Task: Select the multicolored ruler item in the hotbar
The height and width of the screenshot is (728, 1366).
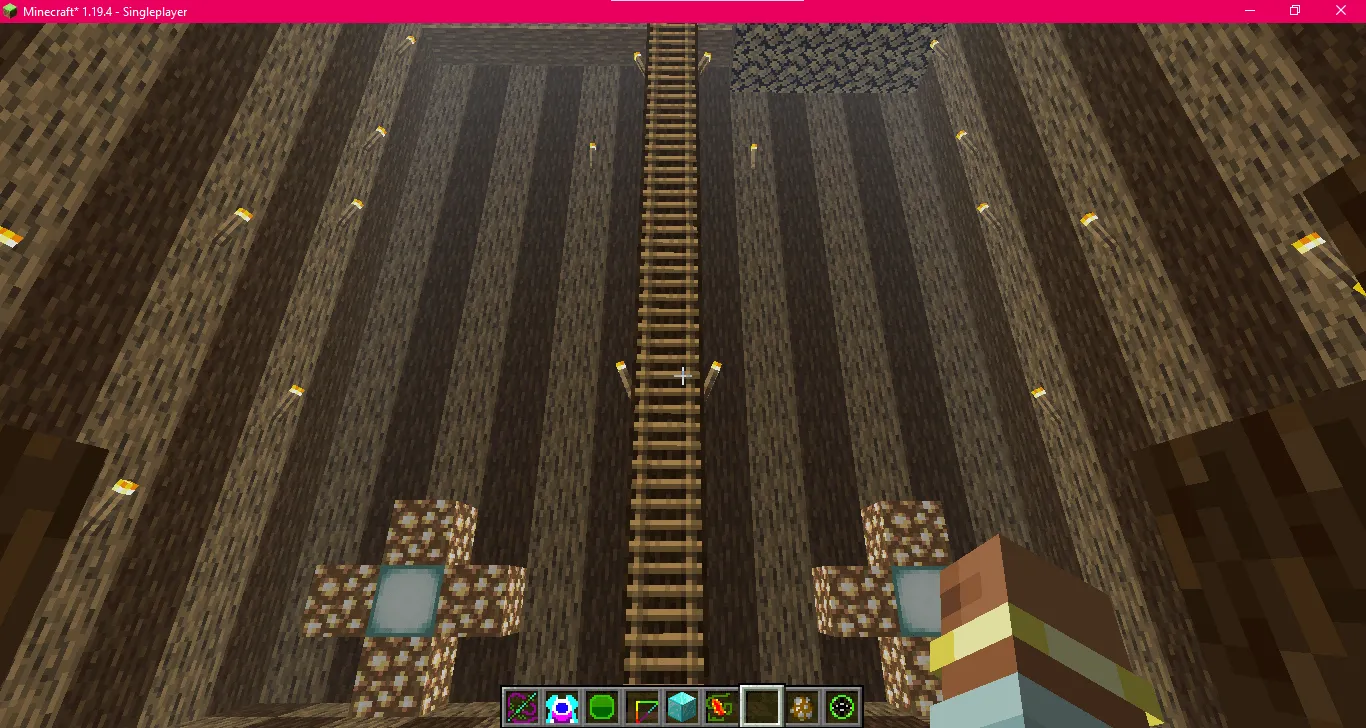Action: pyautogui.click(x=644, y=705)
